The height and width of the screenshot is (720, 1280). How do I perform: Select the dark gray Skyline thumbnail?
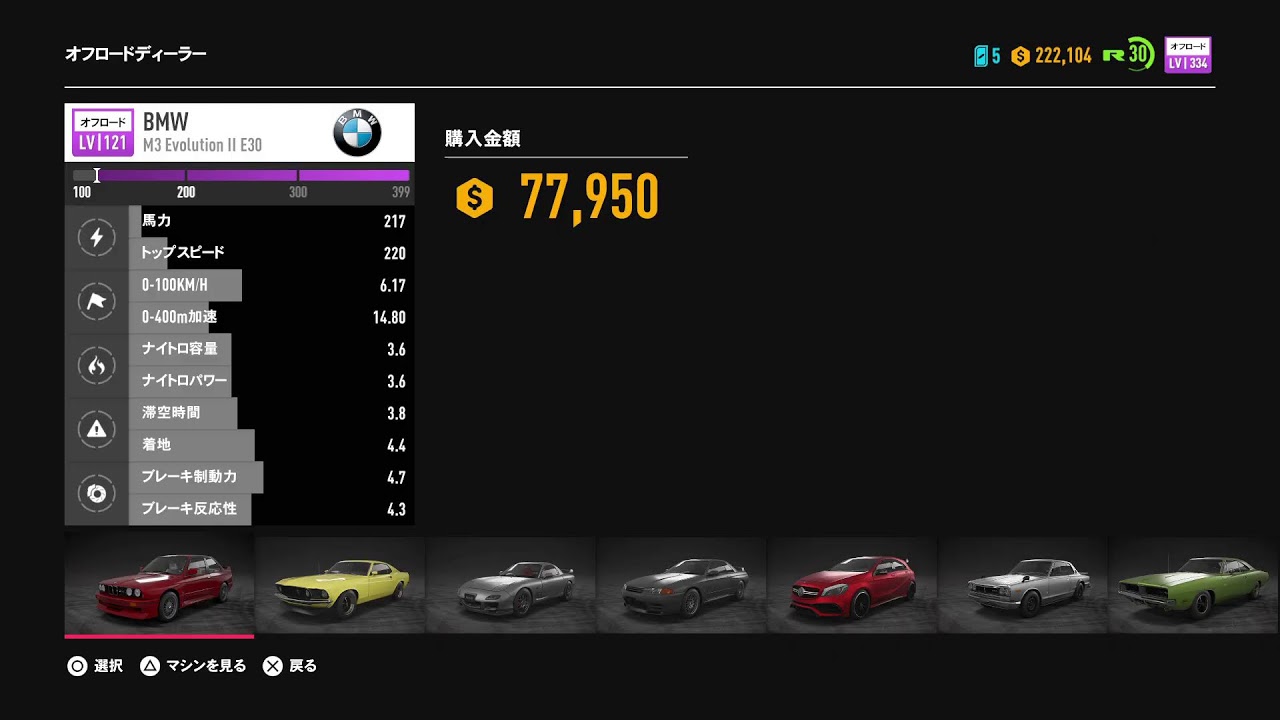[x=682, y=585]
